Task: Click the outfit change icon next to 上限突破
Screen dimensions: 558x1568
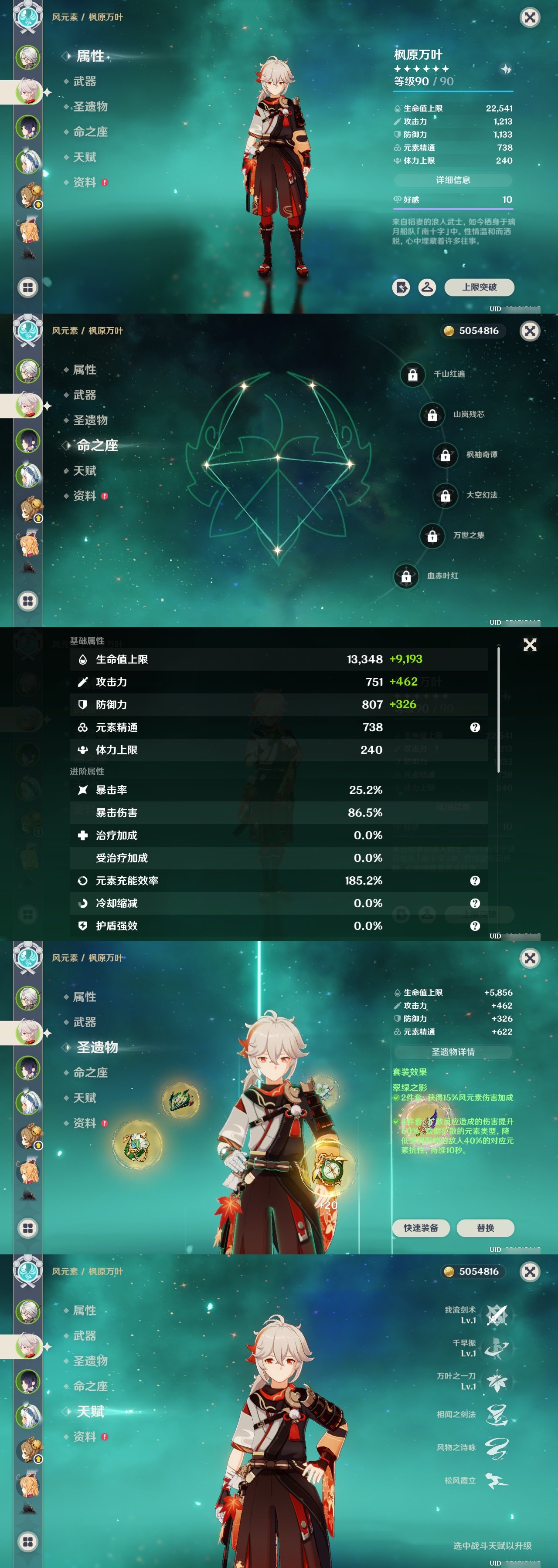Action: click(x=428, y=287)
